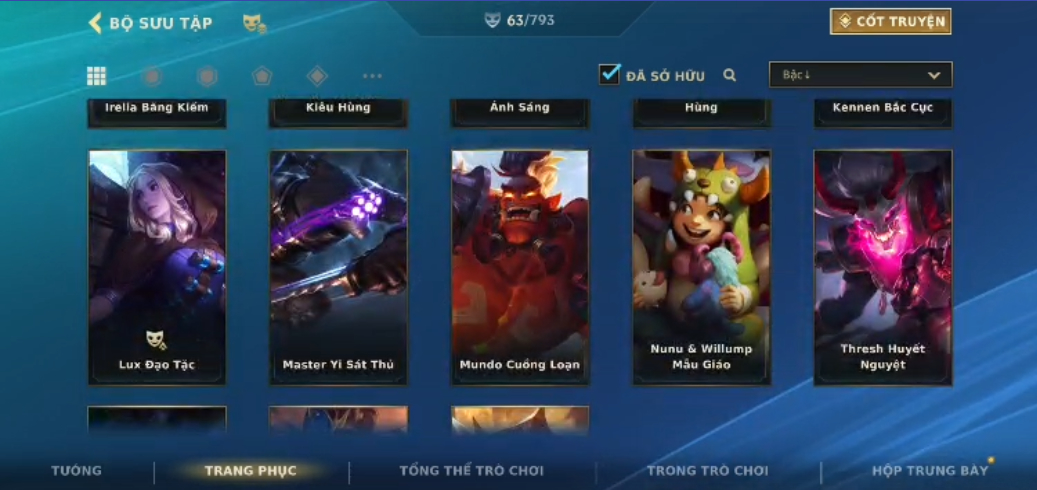Open the Thresh Huyết Nguyệt skin card
This screenshot has width=1037, height=490.
(x=883, y=267)
